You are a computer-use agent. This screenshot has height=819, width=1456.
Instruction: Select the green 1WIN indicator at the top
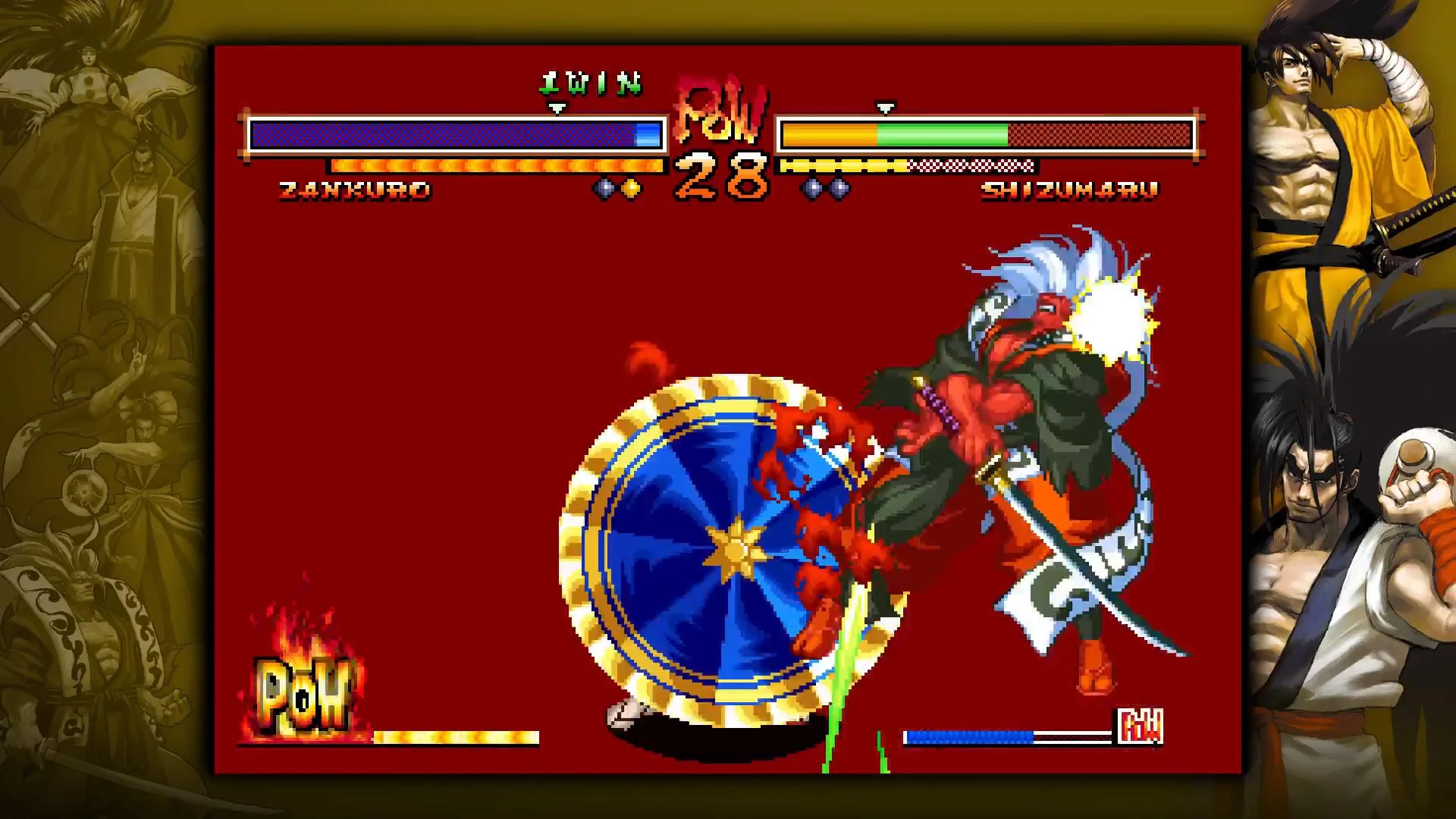pos(591,83)
